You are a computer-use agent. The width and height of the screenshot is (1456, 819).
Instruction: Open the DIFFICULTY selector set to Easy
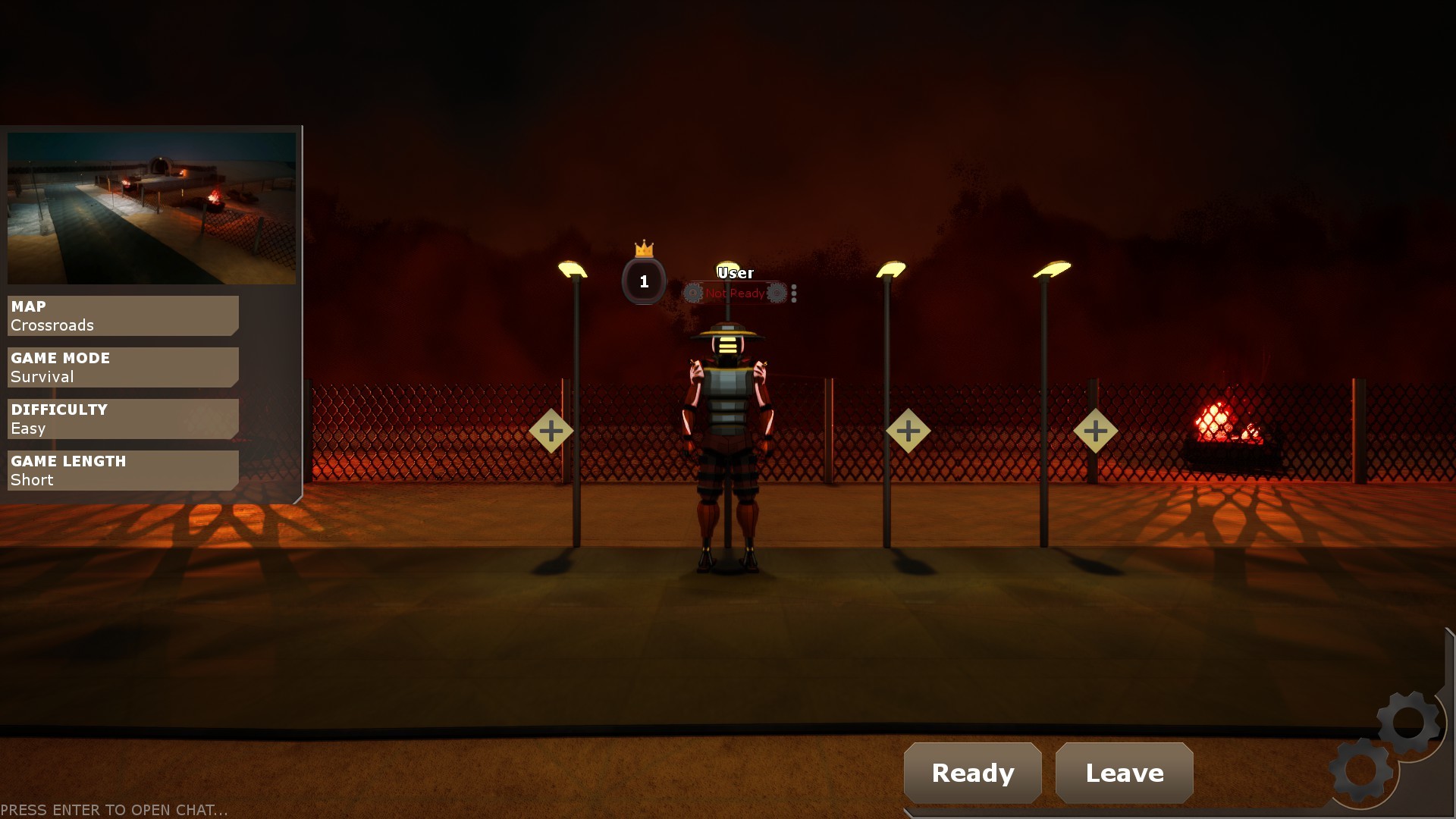pos(121,418)
